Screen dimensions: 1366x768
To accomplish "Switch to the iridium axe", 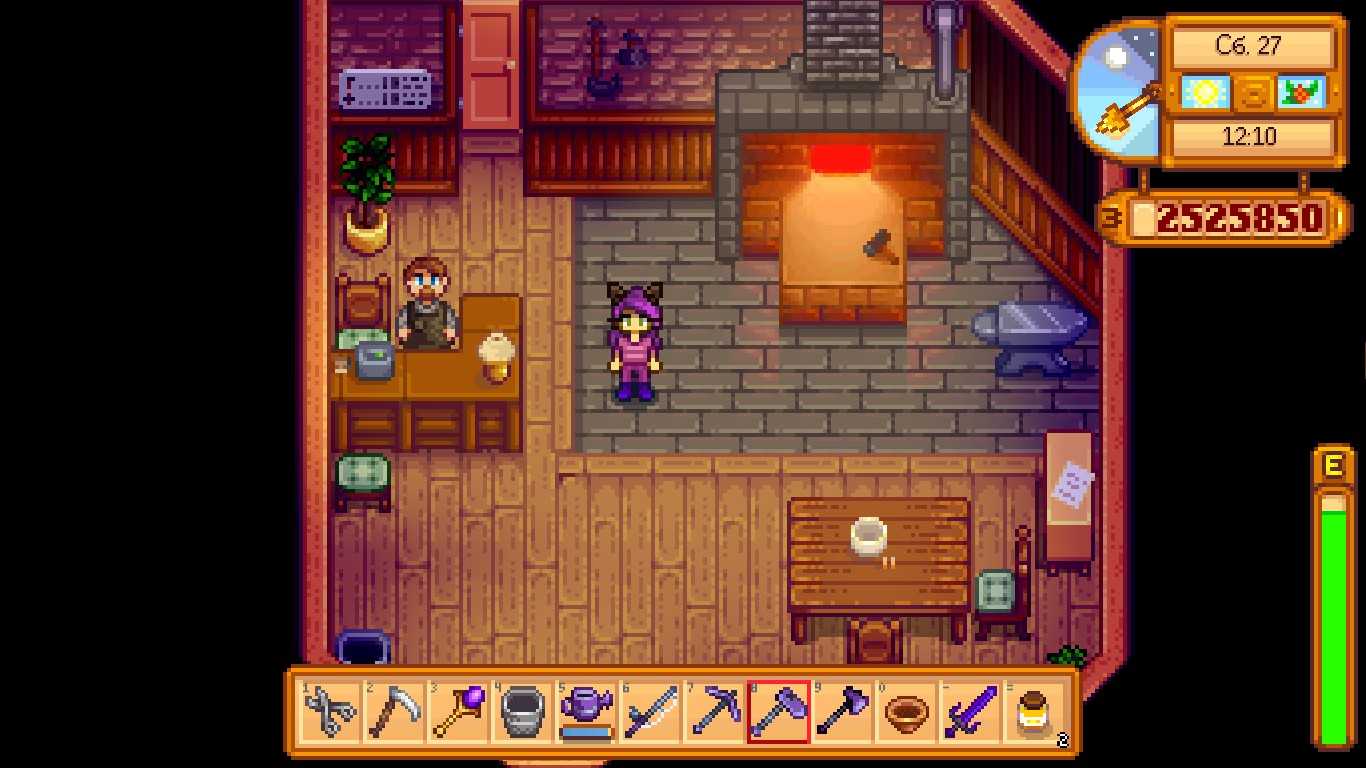I will click(842, 712).
